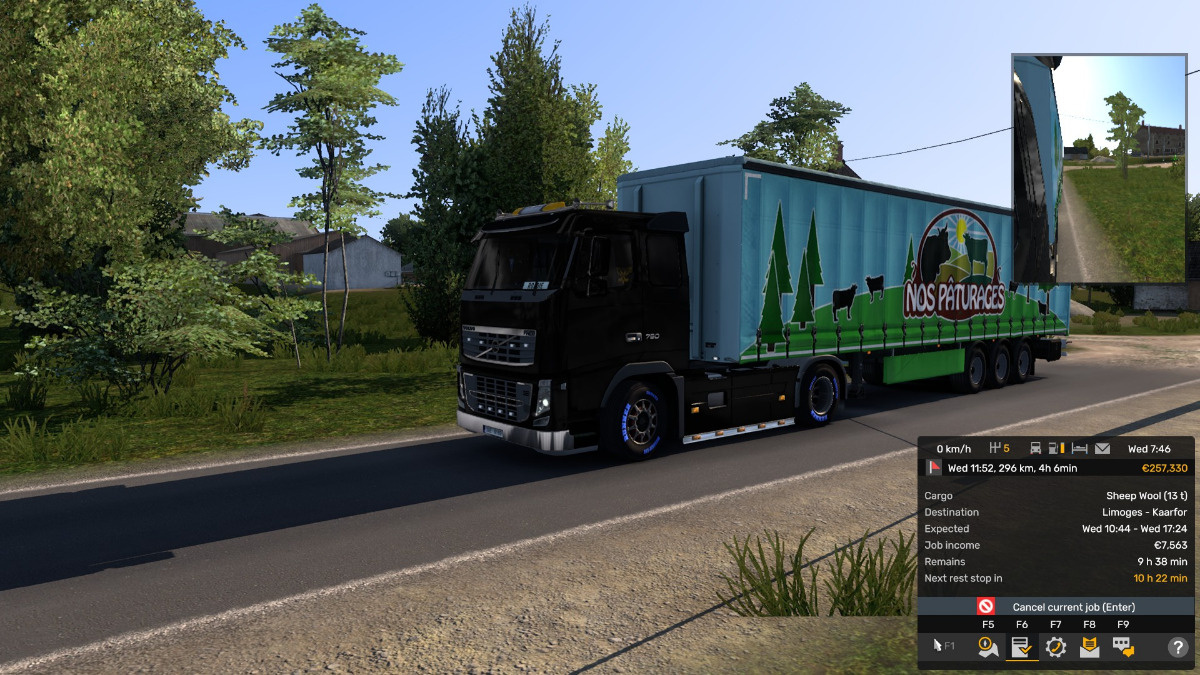Open the route advisor navigation map tab
Screen dimensions: 1200x675
click(x=988, y=647)
